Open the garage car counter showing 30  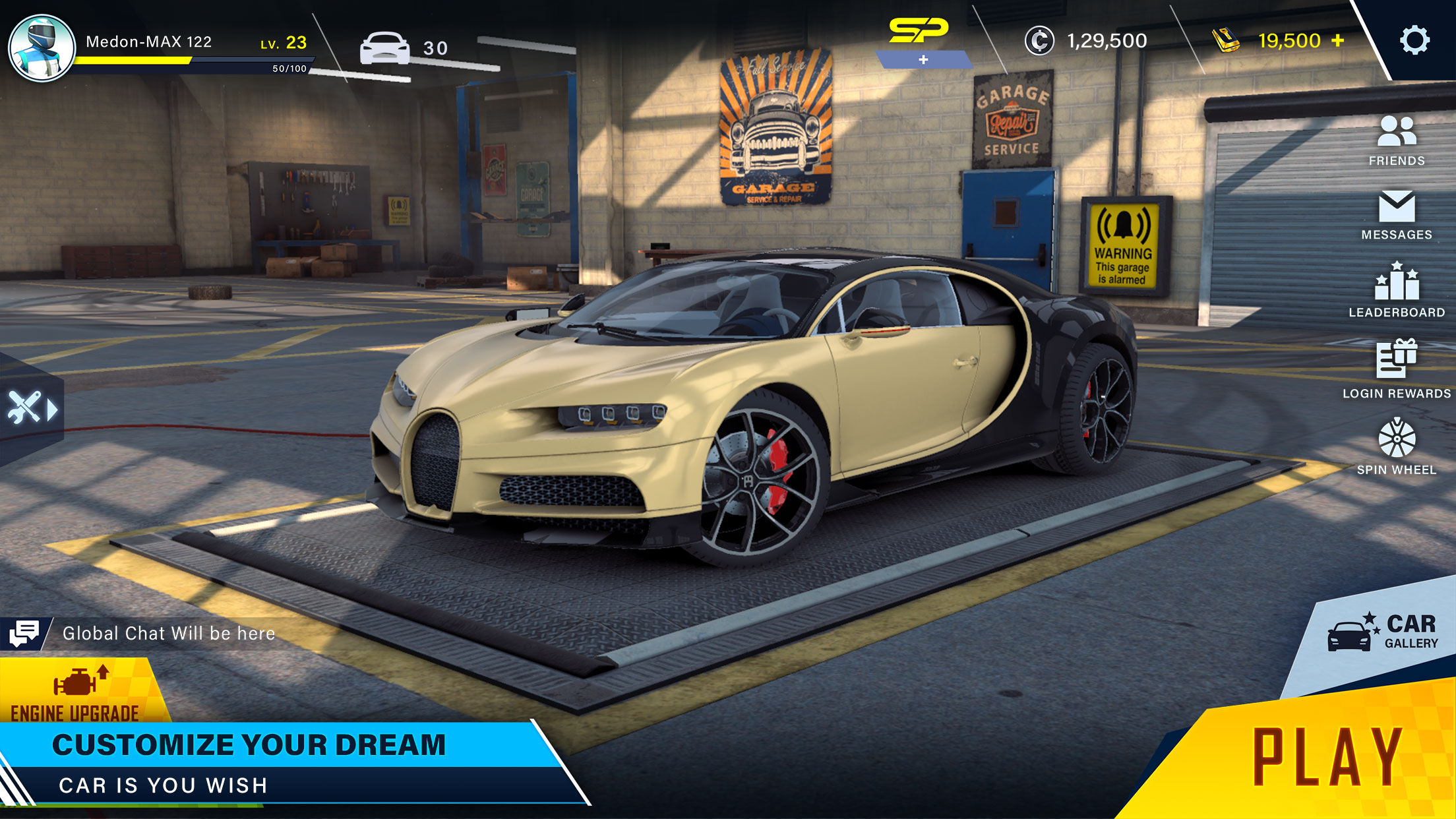coord(398,47)
